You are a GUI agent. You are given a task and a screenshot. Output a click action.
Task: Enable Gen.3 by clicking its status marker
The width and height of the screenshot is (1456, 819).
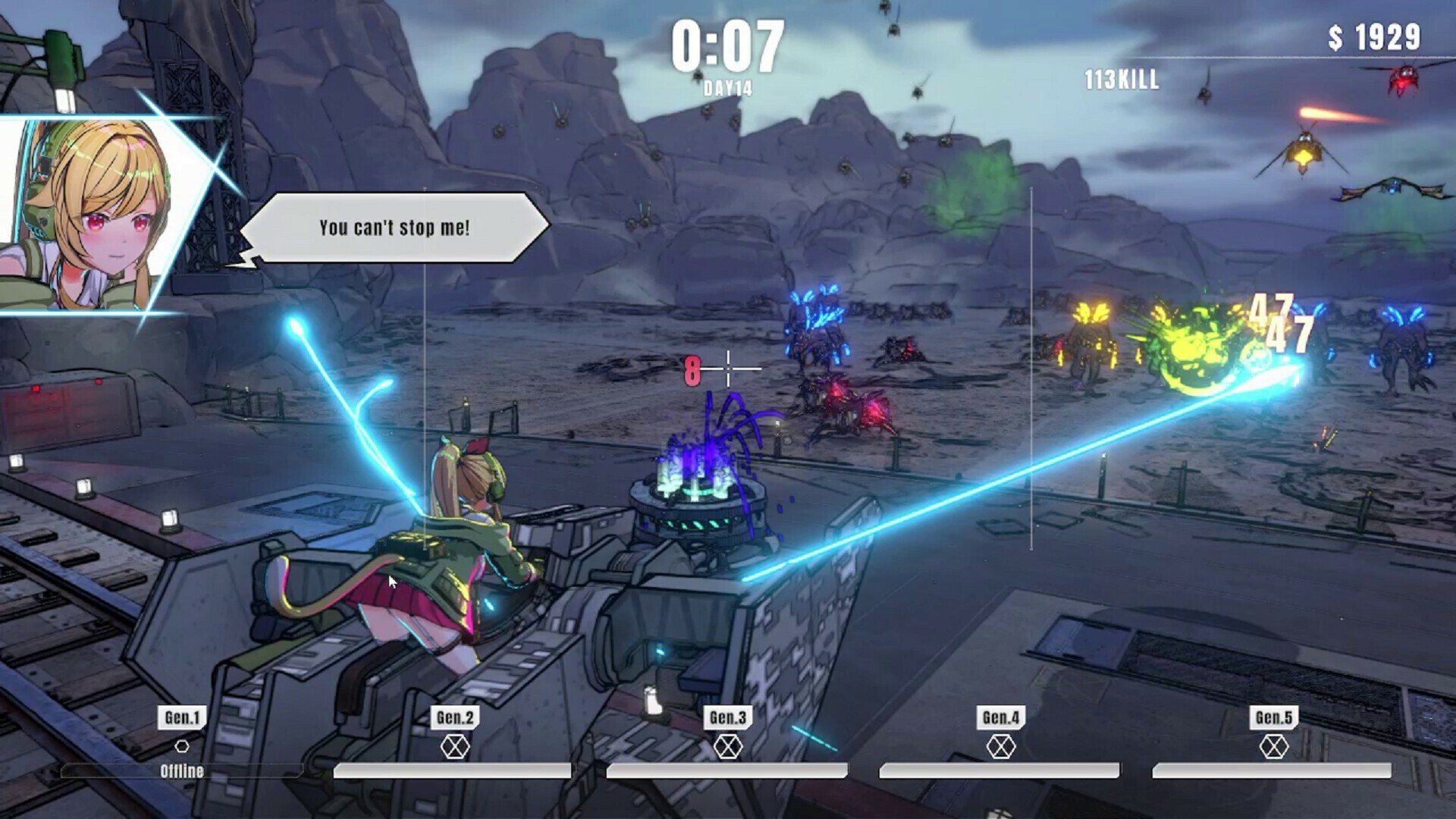click(x=729, y=748)
